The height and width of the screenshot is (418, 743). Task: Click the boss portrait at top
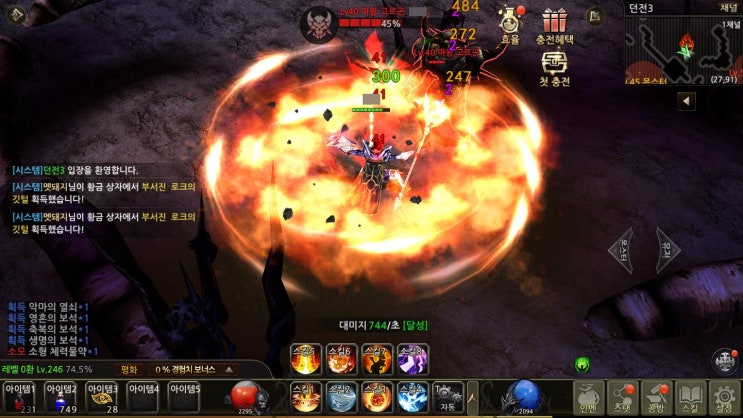point(320,19)
